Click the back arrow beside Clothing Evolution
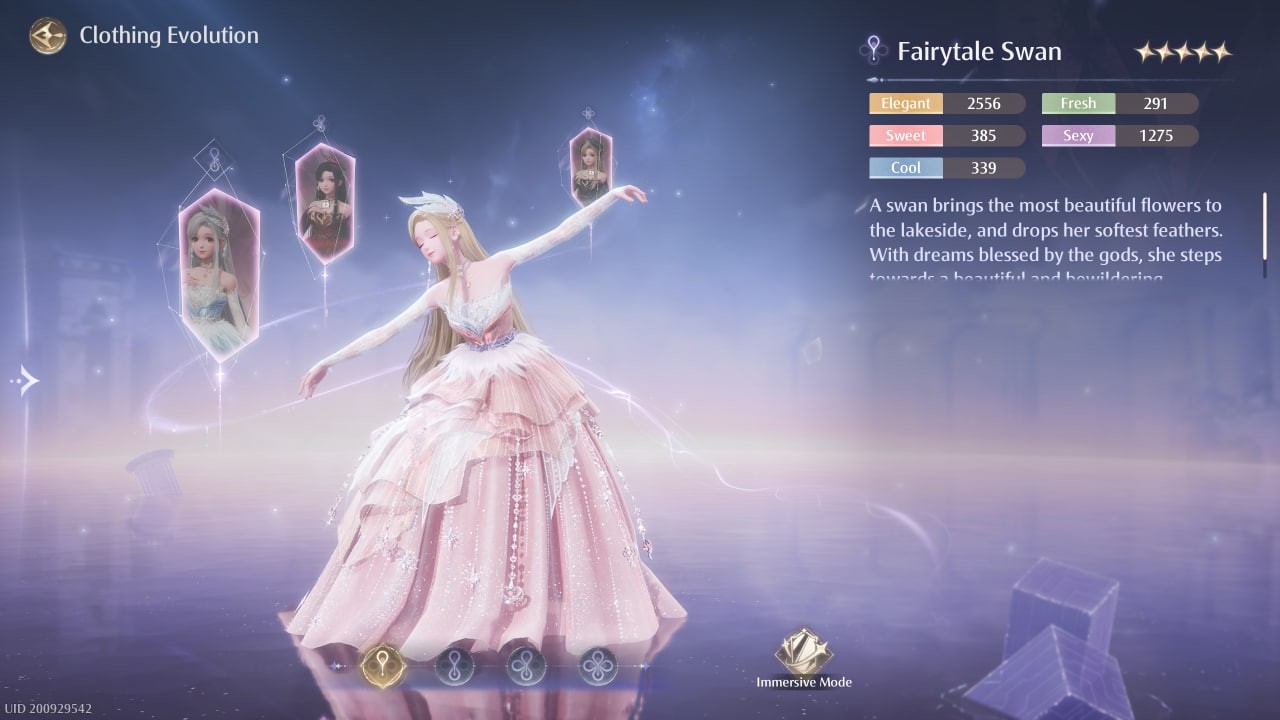Viewport: 1280px width, 720px height. [x=46, y=35]
